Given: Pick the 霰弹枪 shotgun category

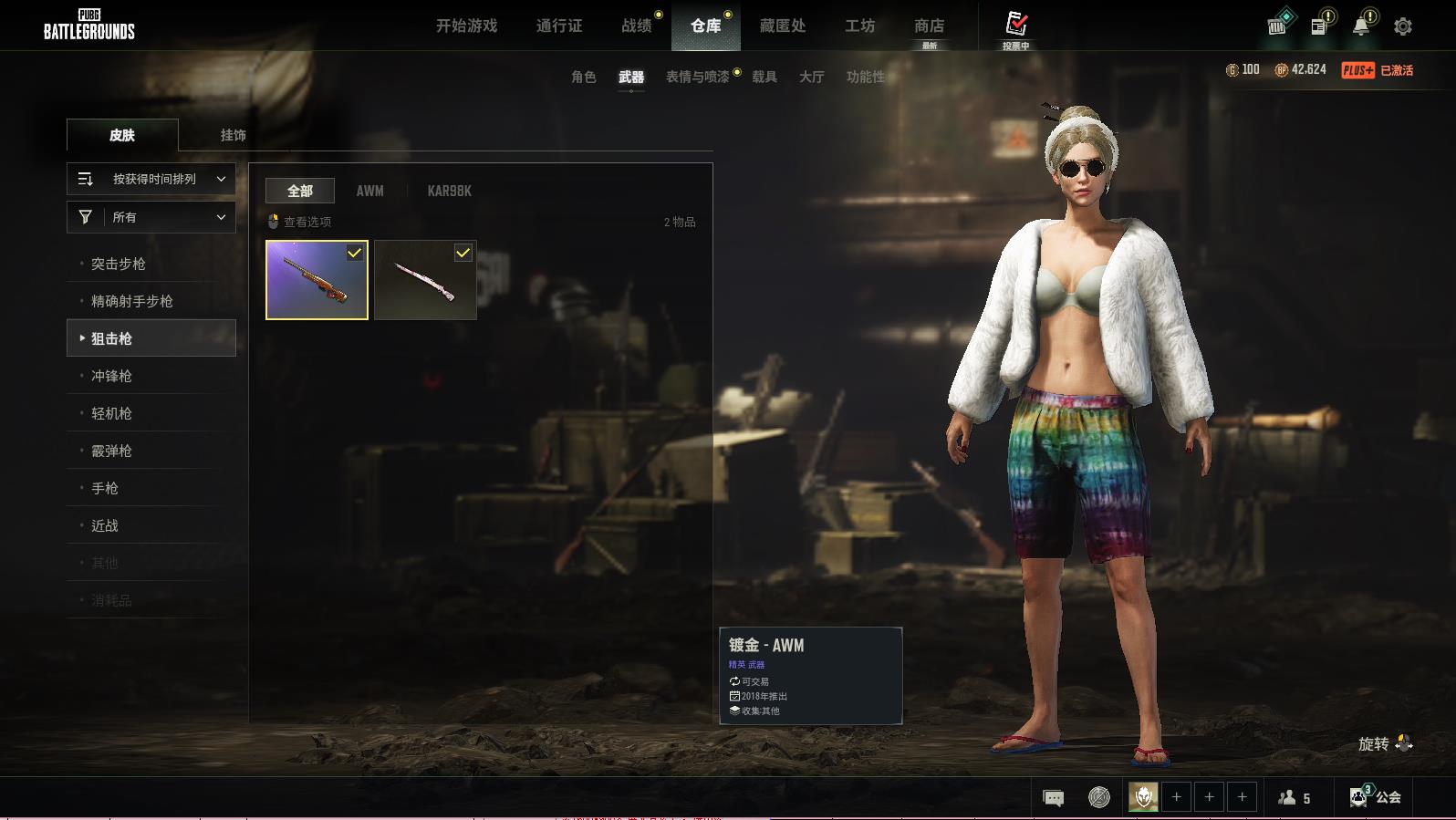Looking at the screenshot, I should coord(111,451).
